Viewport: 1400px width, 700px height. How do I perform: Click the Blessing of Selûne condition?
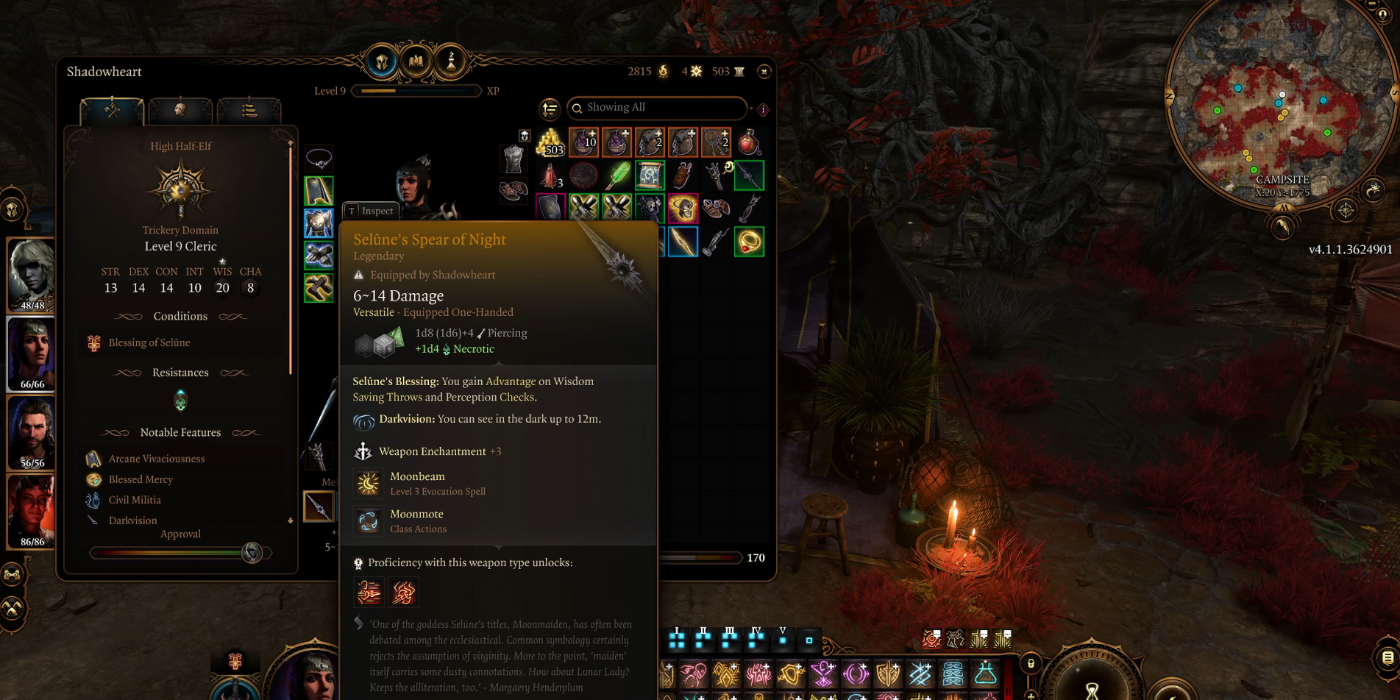point(148,343)
